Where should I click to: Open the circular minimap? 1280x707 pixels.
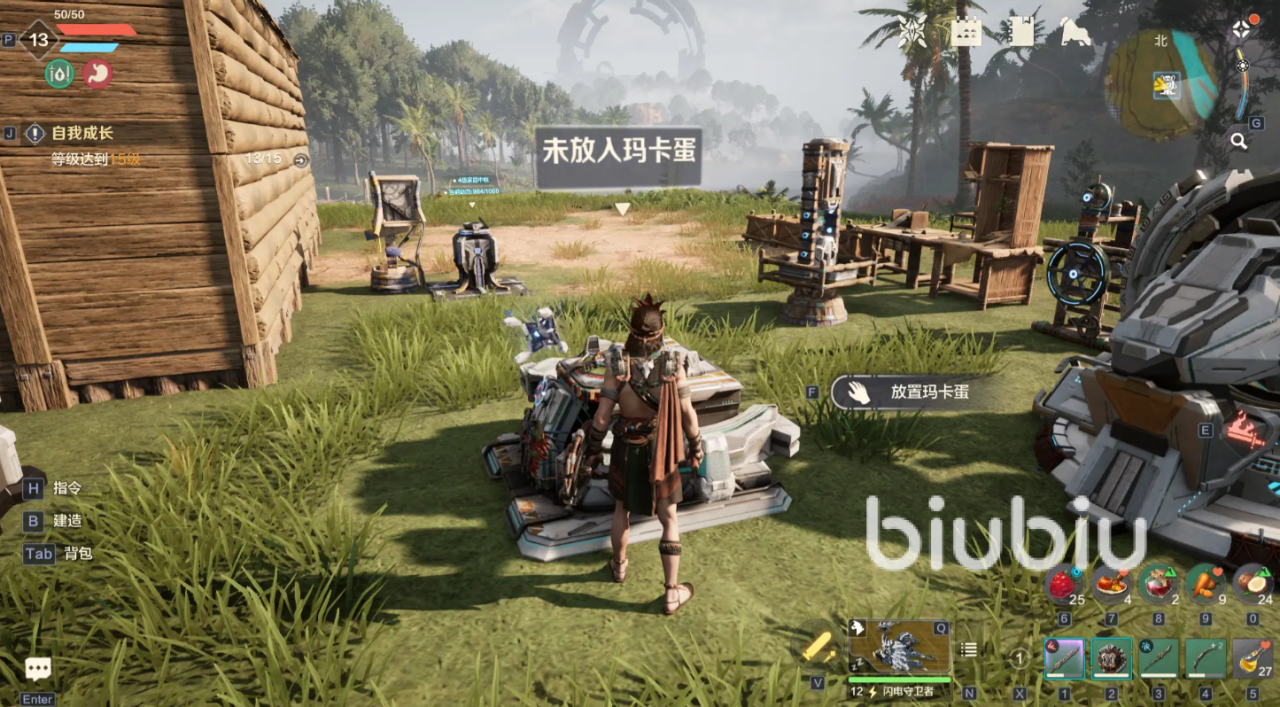[1162, 84]
